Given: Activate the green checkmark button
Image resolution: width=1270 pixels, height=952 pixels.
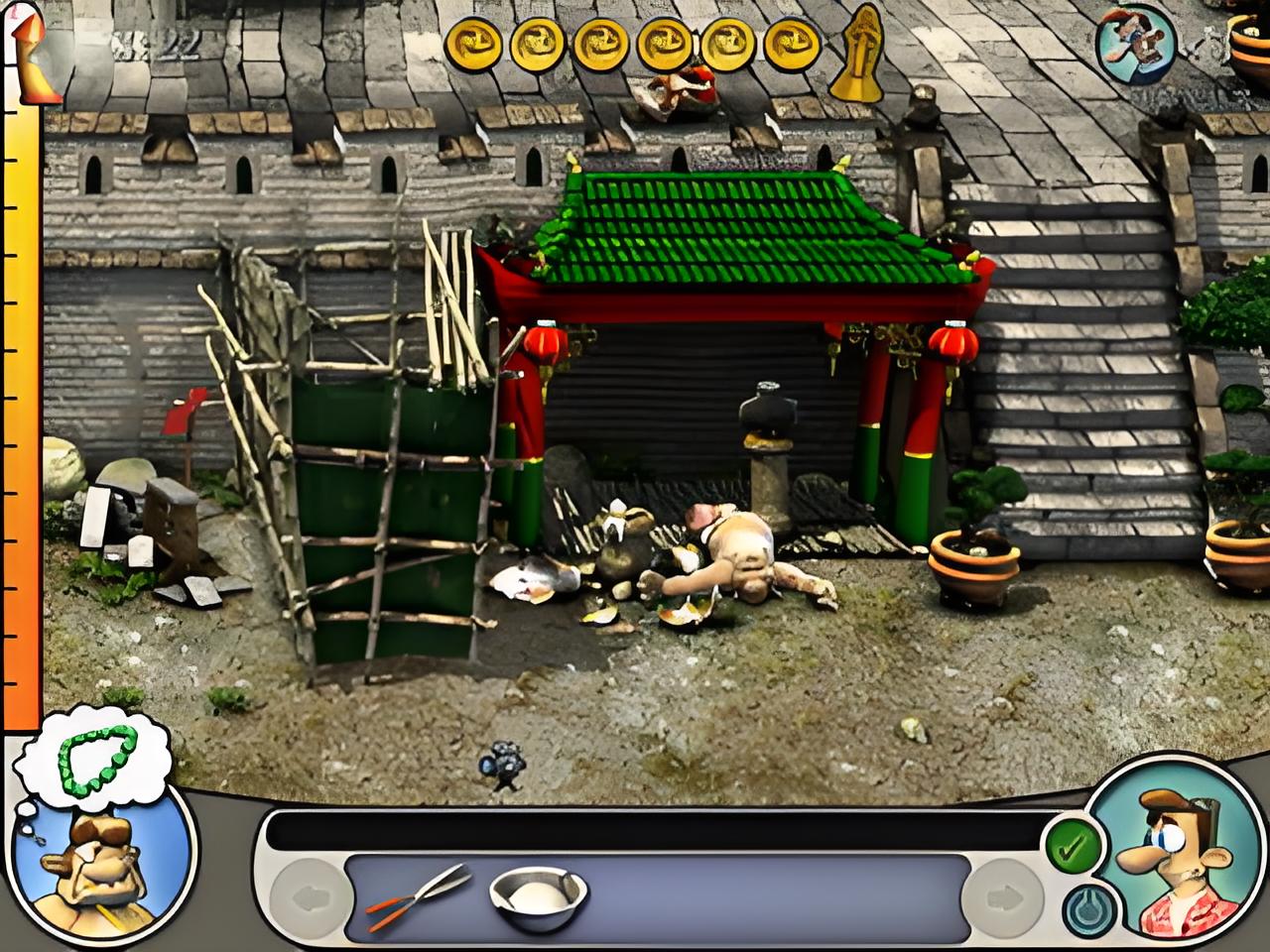Looking at the screenshot, I should (x=1073, y=848).
